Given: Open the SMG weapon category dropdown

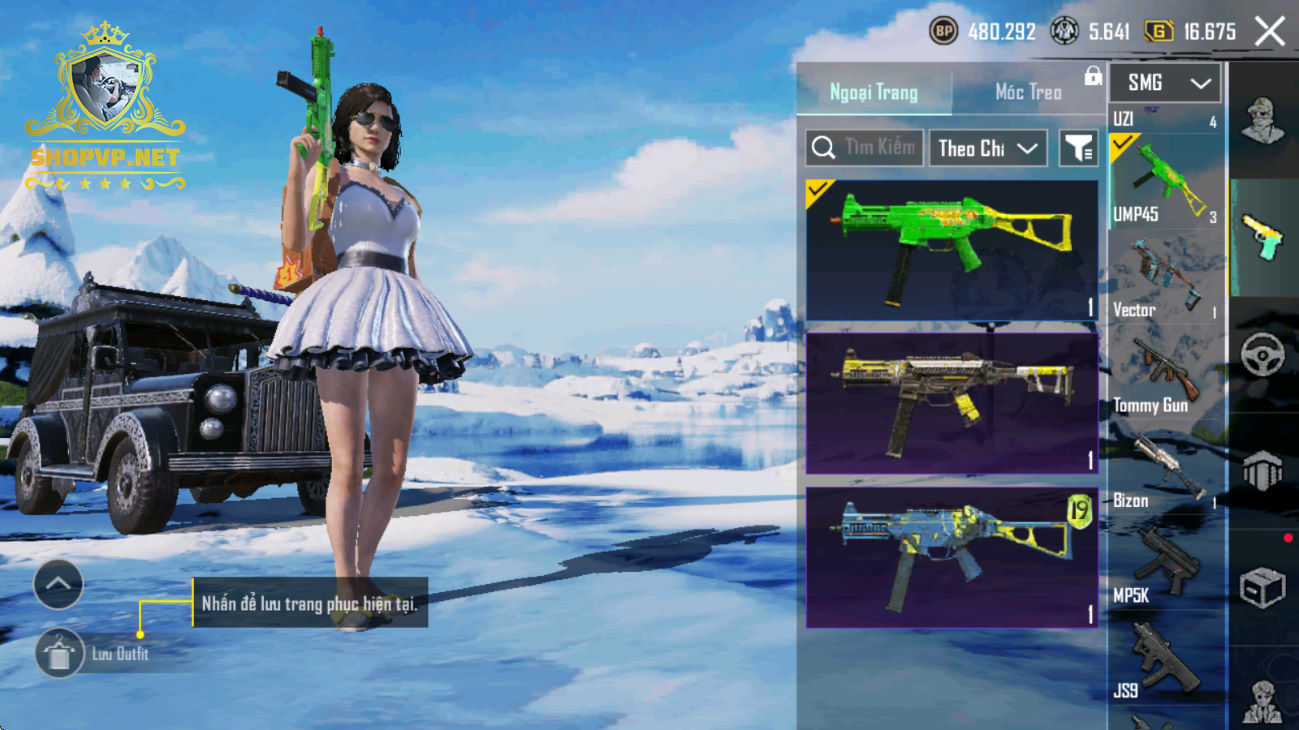Looking at the screenshot, I should [x=1165, y=84].
